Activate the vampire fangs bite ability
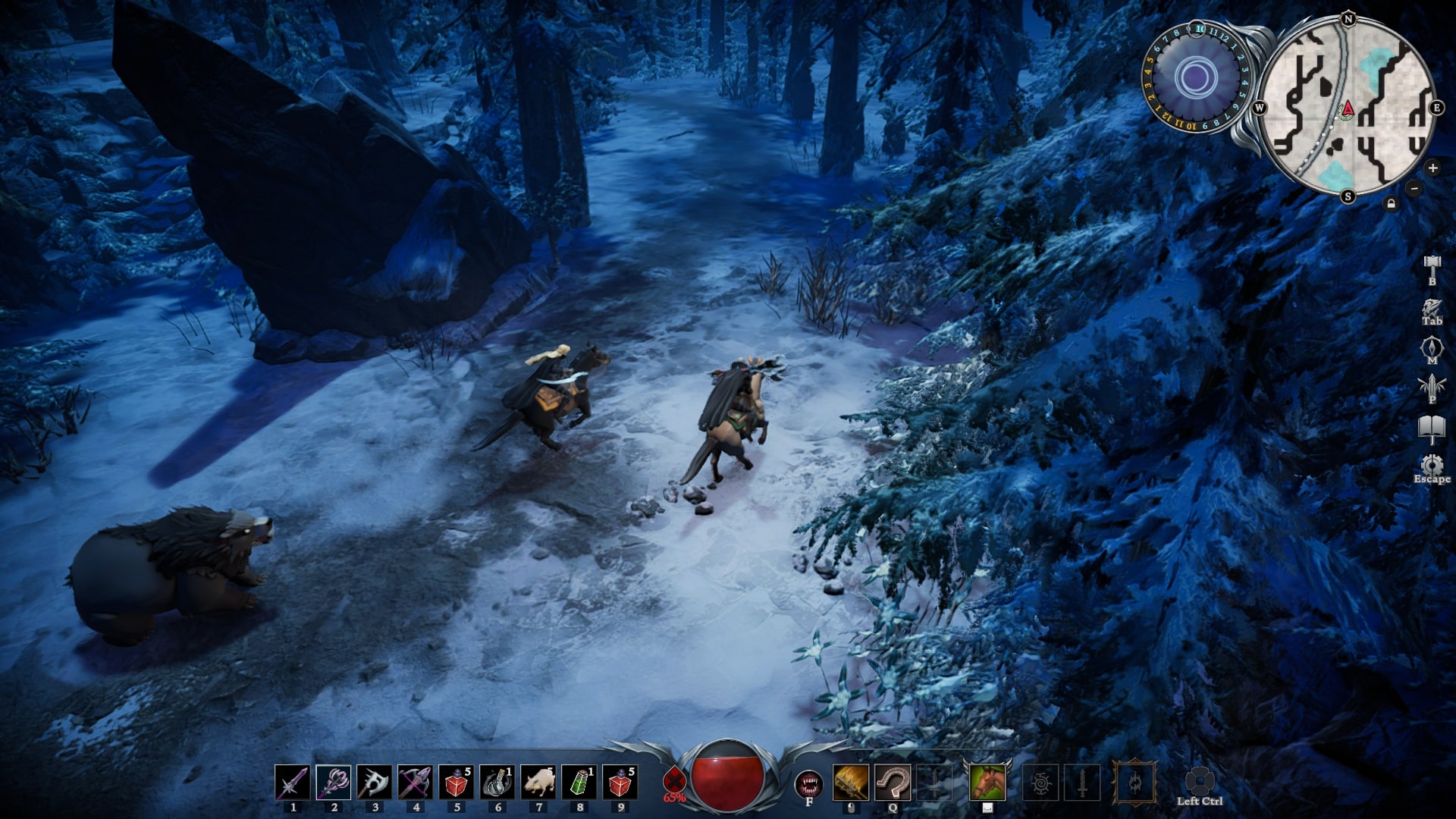1456x819 pixels. pyautogui.click(x=808, y=783)
